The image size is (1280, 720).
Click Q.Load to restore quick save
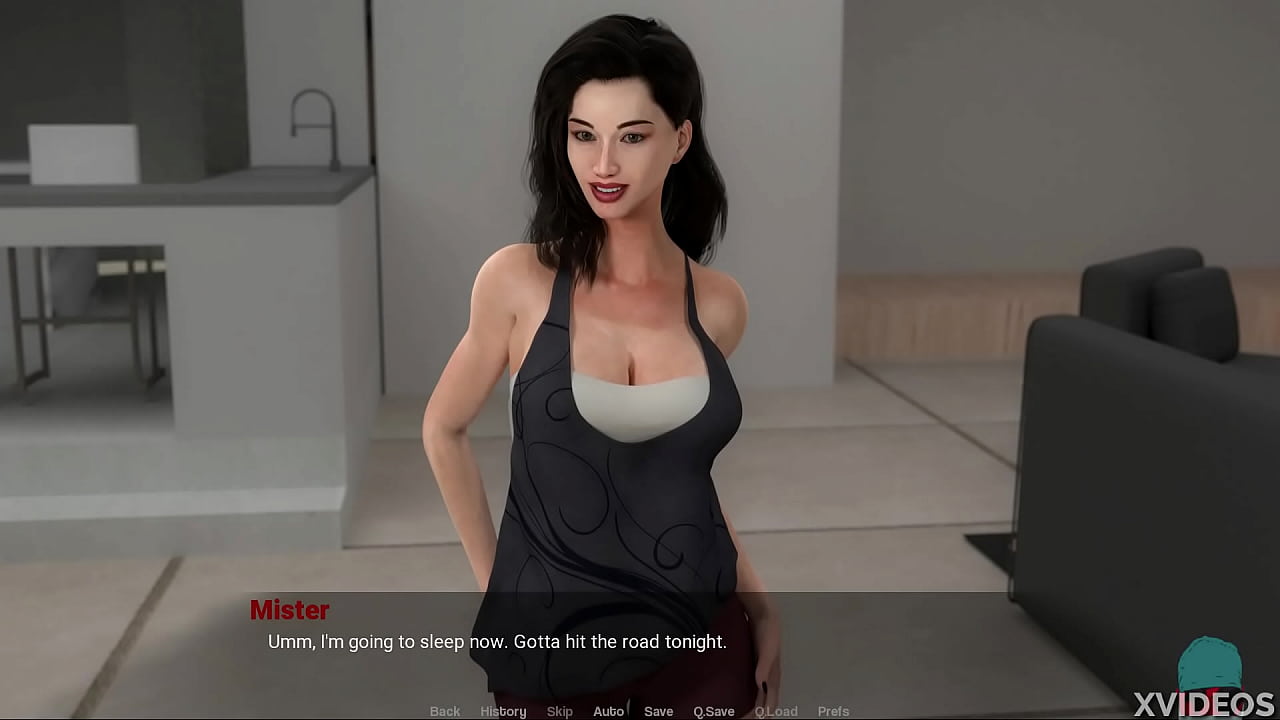(777, 711)
